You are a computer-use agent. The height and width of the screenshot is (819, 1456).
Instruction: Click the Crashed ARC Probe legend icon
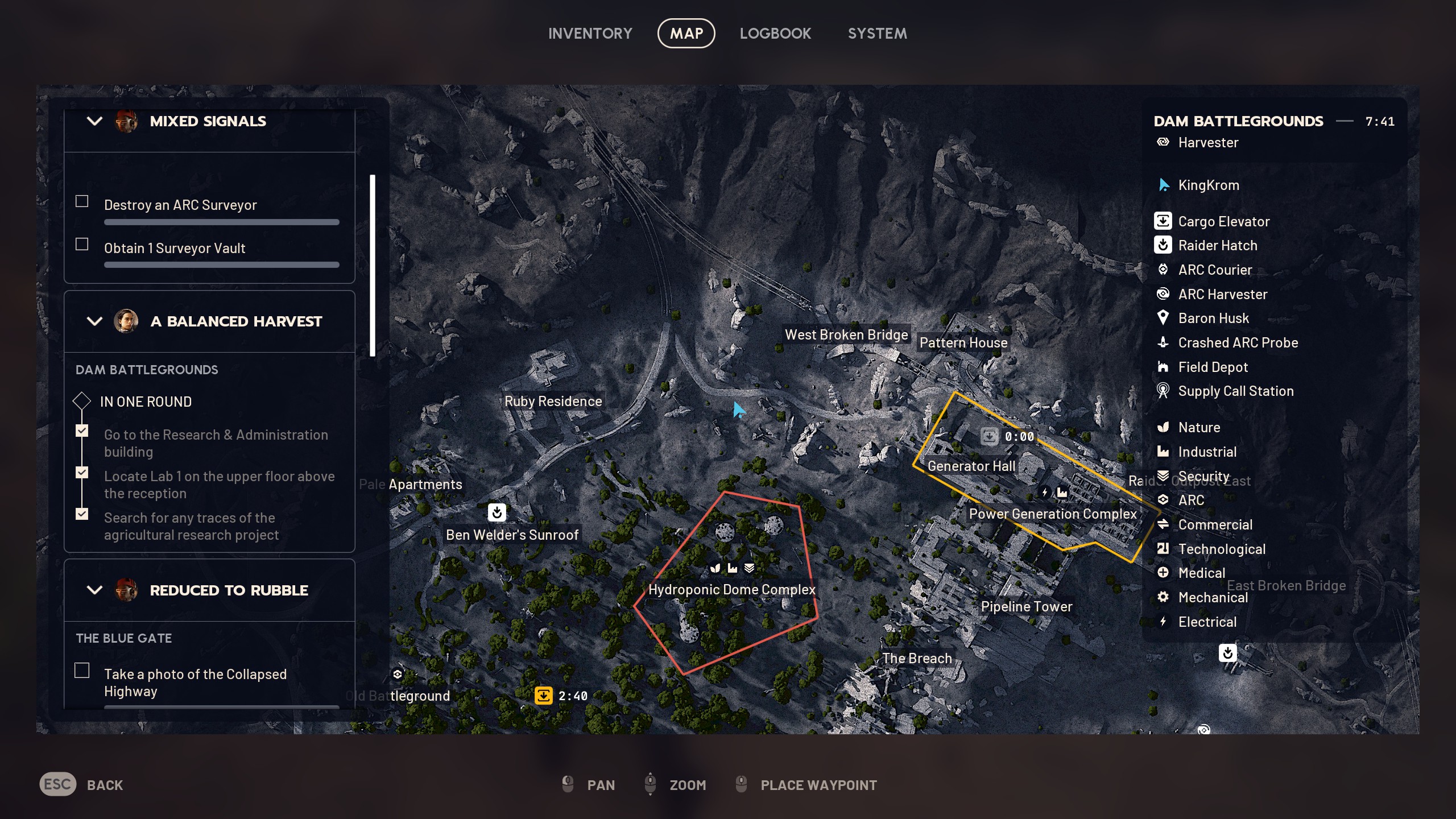[x=1164, y=342]
